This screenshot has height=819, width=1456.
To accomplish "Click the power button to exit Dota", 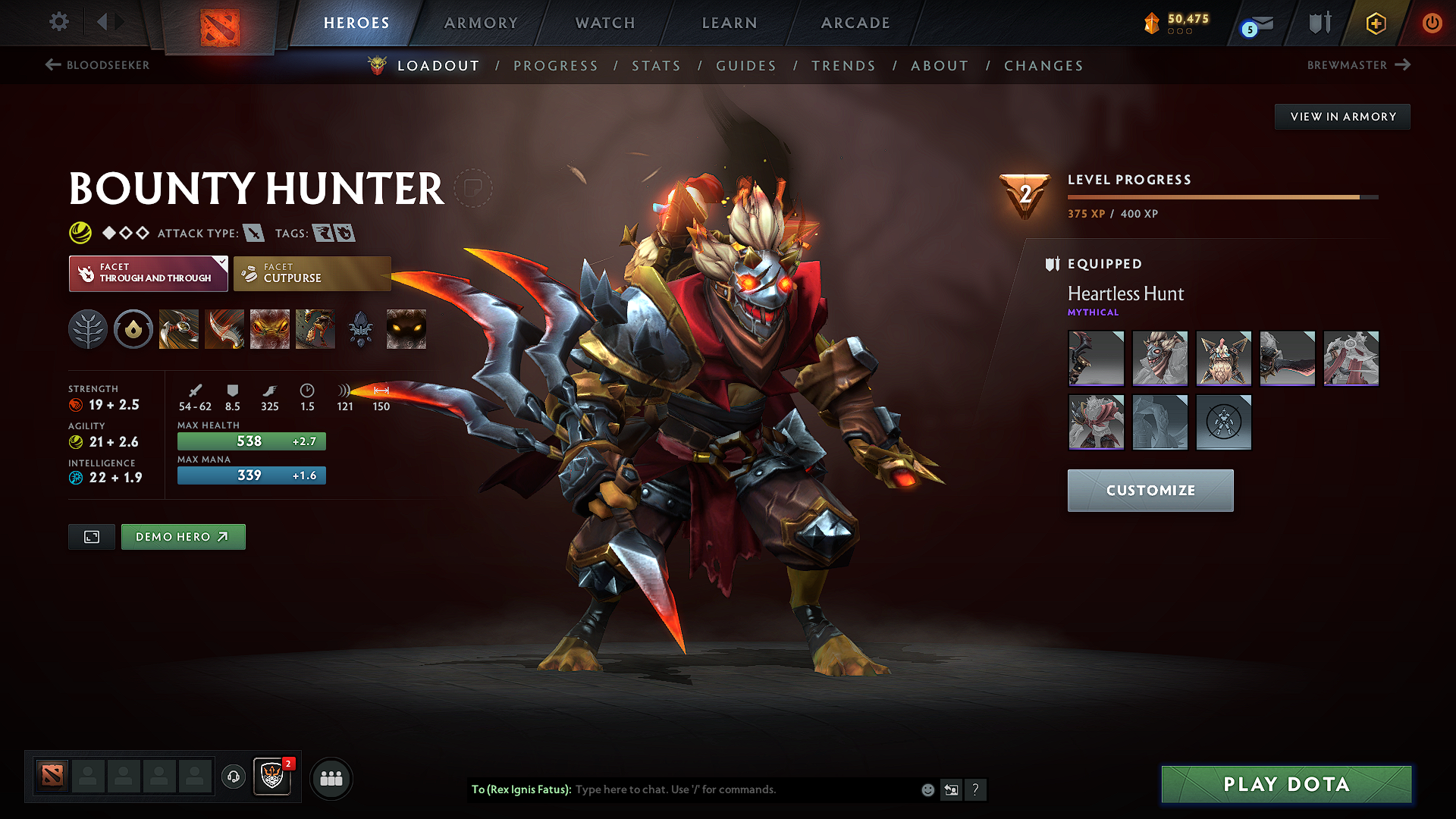I will [1433, 23].
